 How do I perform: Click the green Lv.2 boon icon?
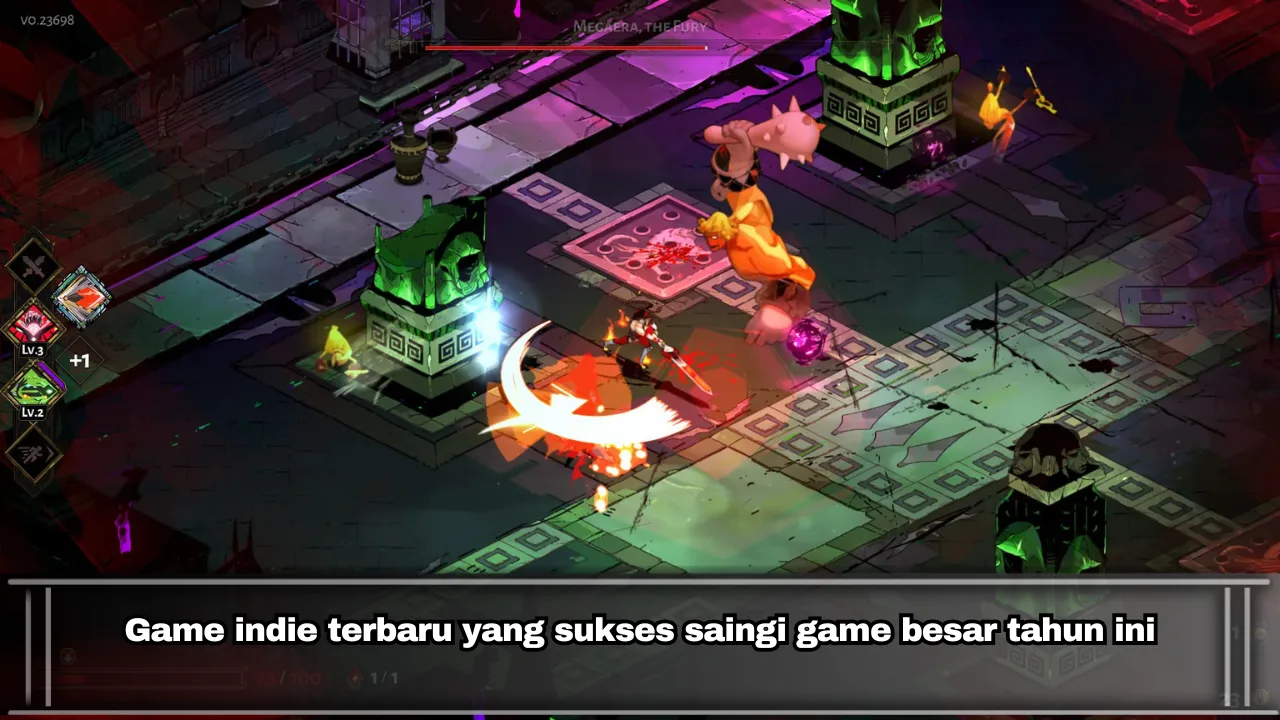[34, 389]
